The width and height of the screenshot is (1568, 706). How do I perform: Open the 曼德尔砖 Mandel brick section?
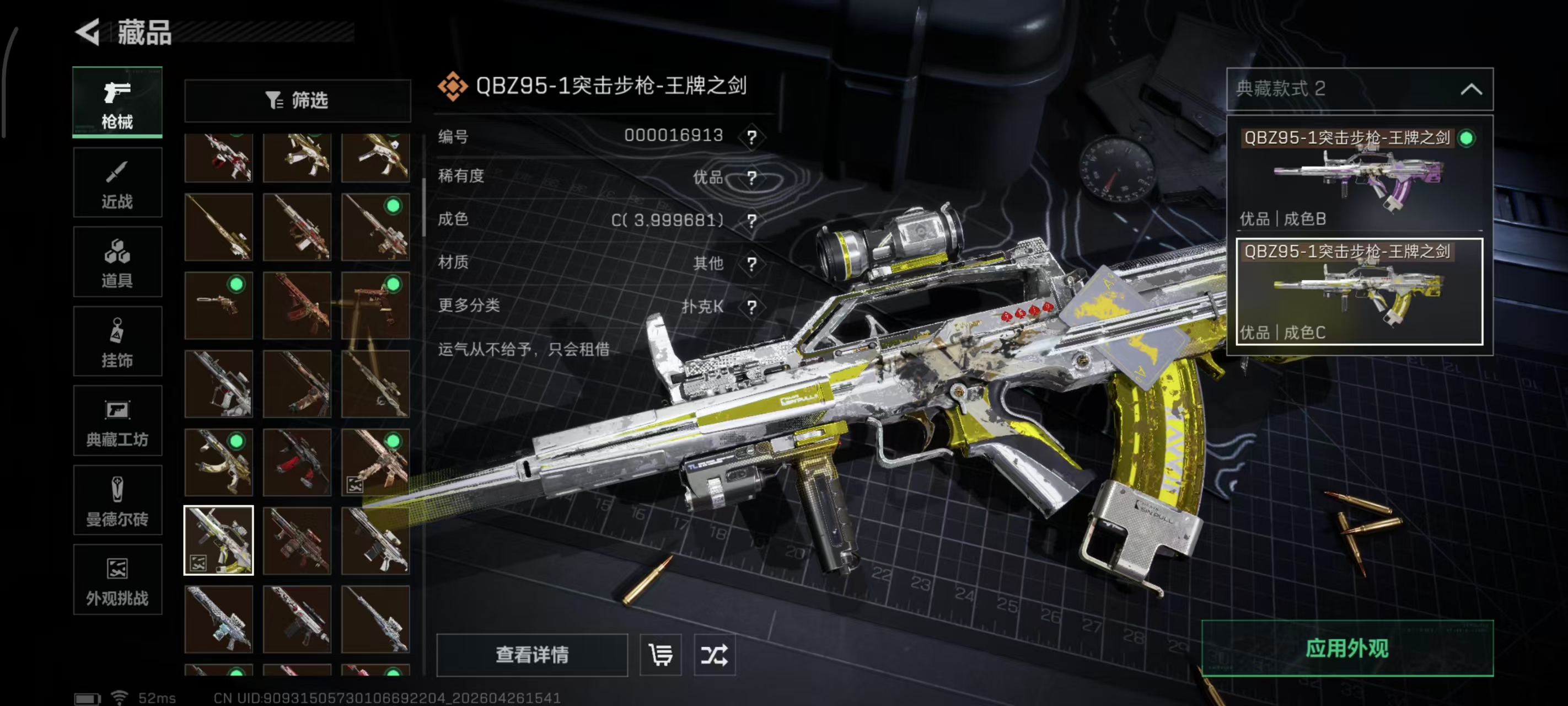117,501
